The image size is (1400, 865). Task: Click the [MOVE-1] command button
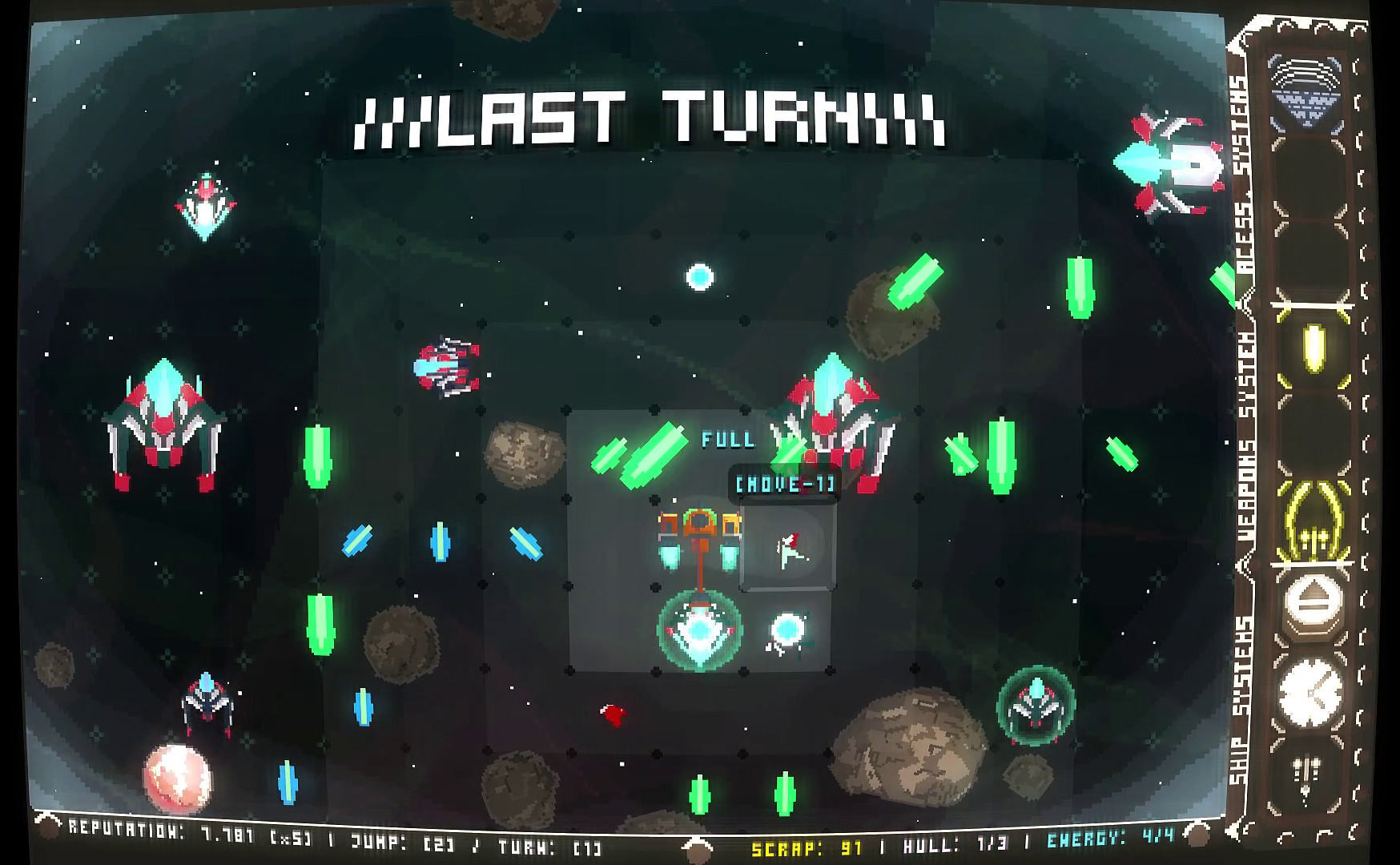point(785,485)
